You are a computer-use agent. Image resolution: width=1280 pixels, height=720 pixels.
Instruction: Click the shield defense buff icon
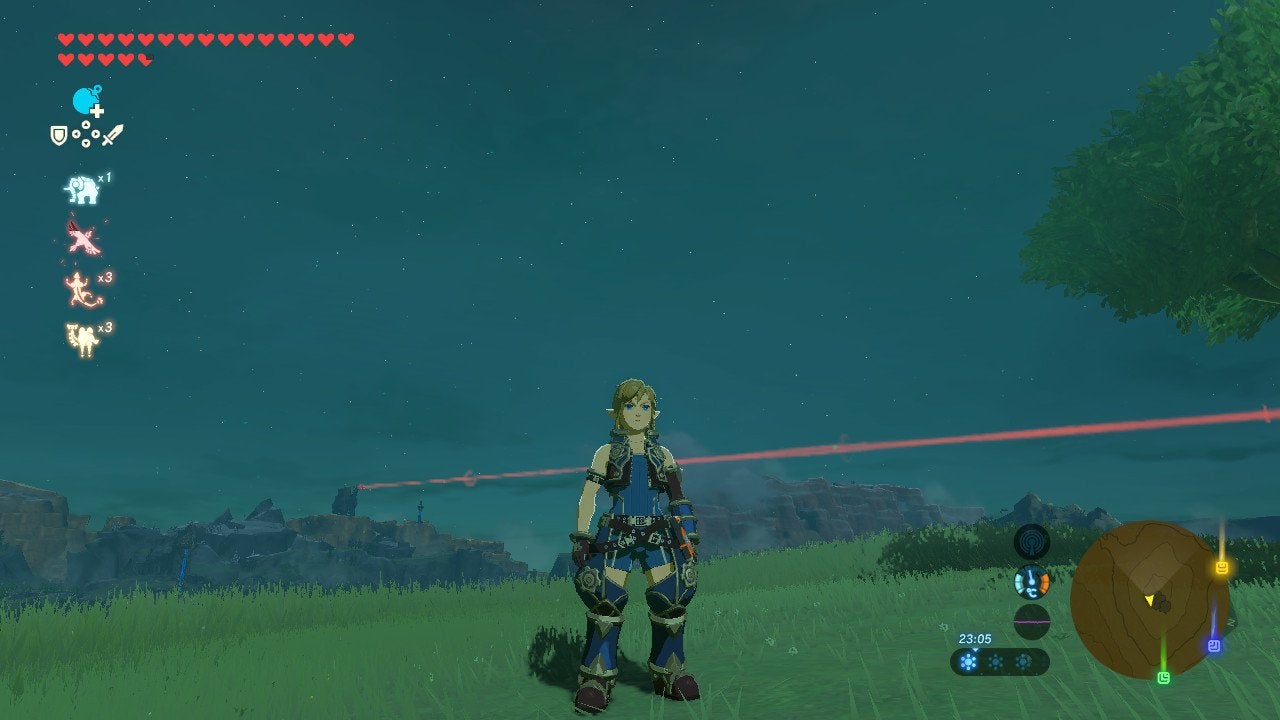[x=57, y=134]
